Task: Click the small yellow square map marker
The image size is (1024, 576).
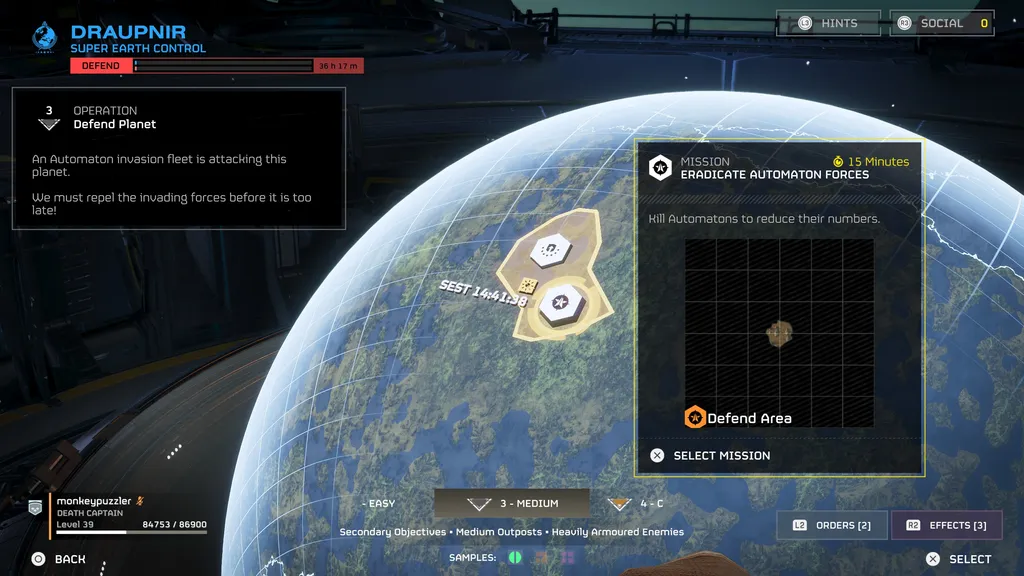Action: pyautogui.click(x=529, y=286)
